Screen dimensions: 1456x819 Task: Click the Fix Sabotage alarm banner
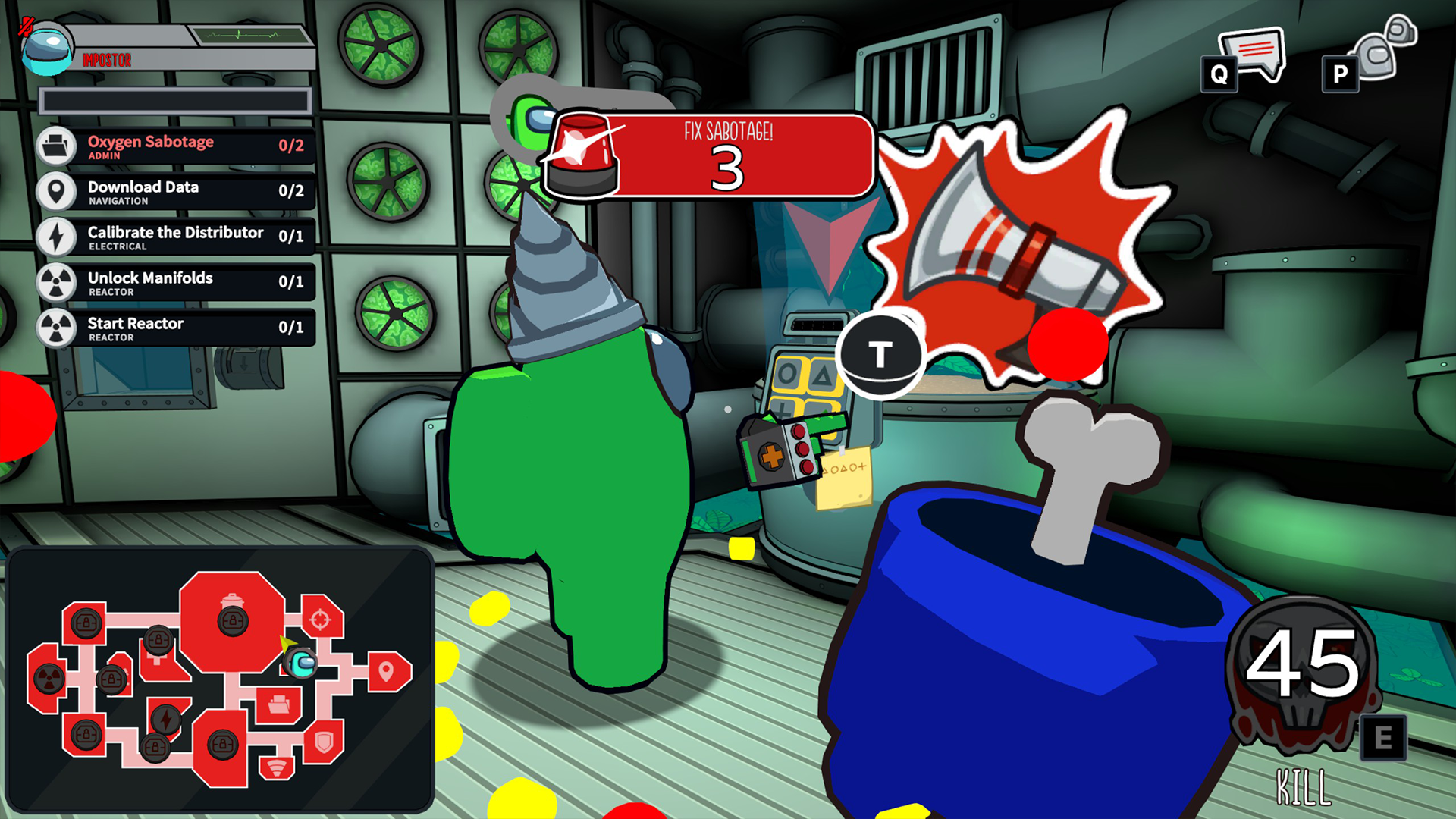pos(709,157)
